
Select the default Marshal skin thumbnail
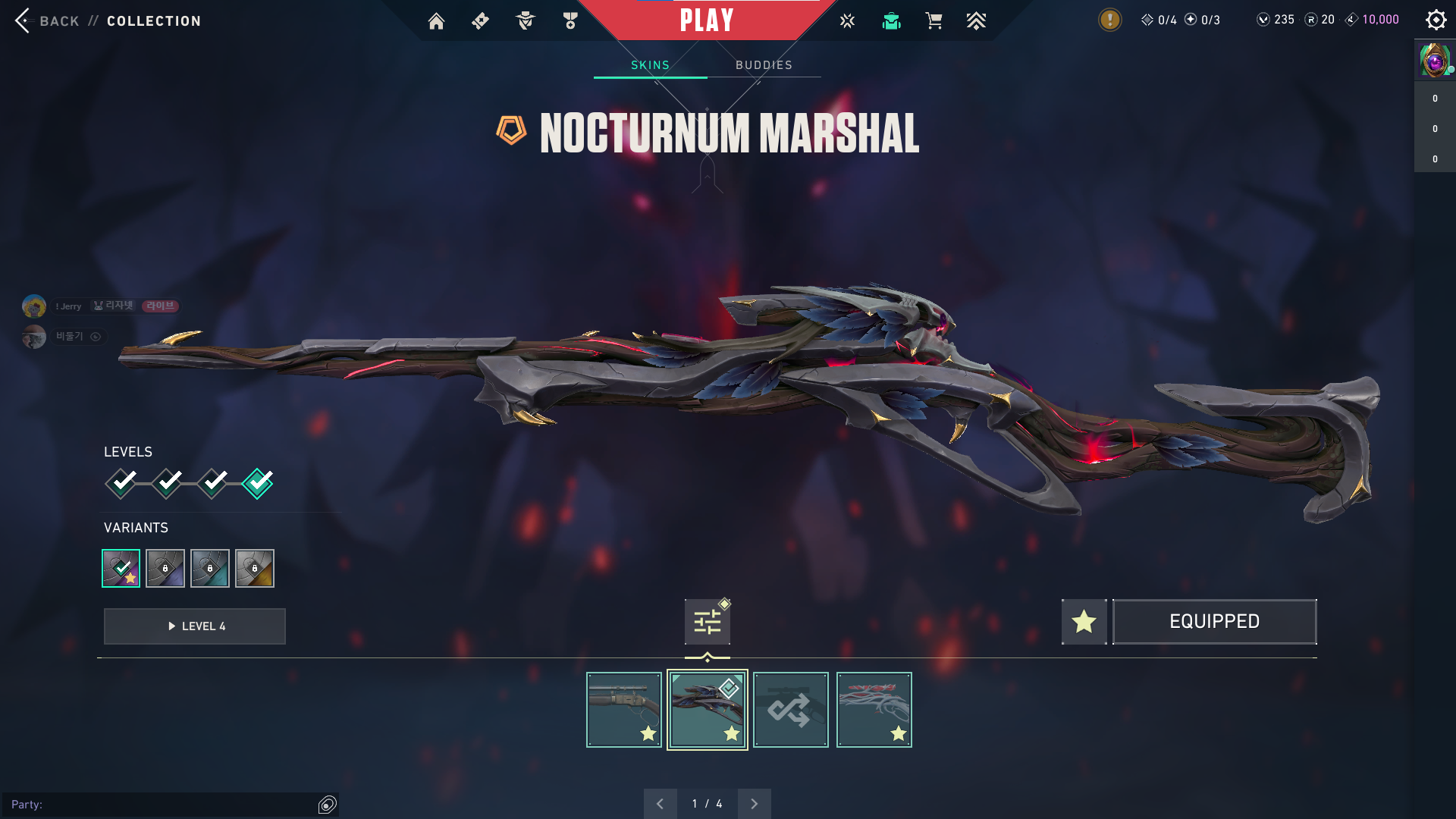[623, 710]
